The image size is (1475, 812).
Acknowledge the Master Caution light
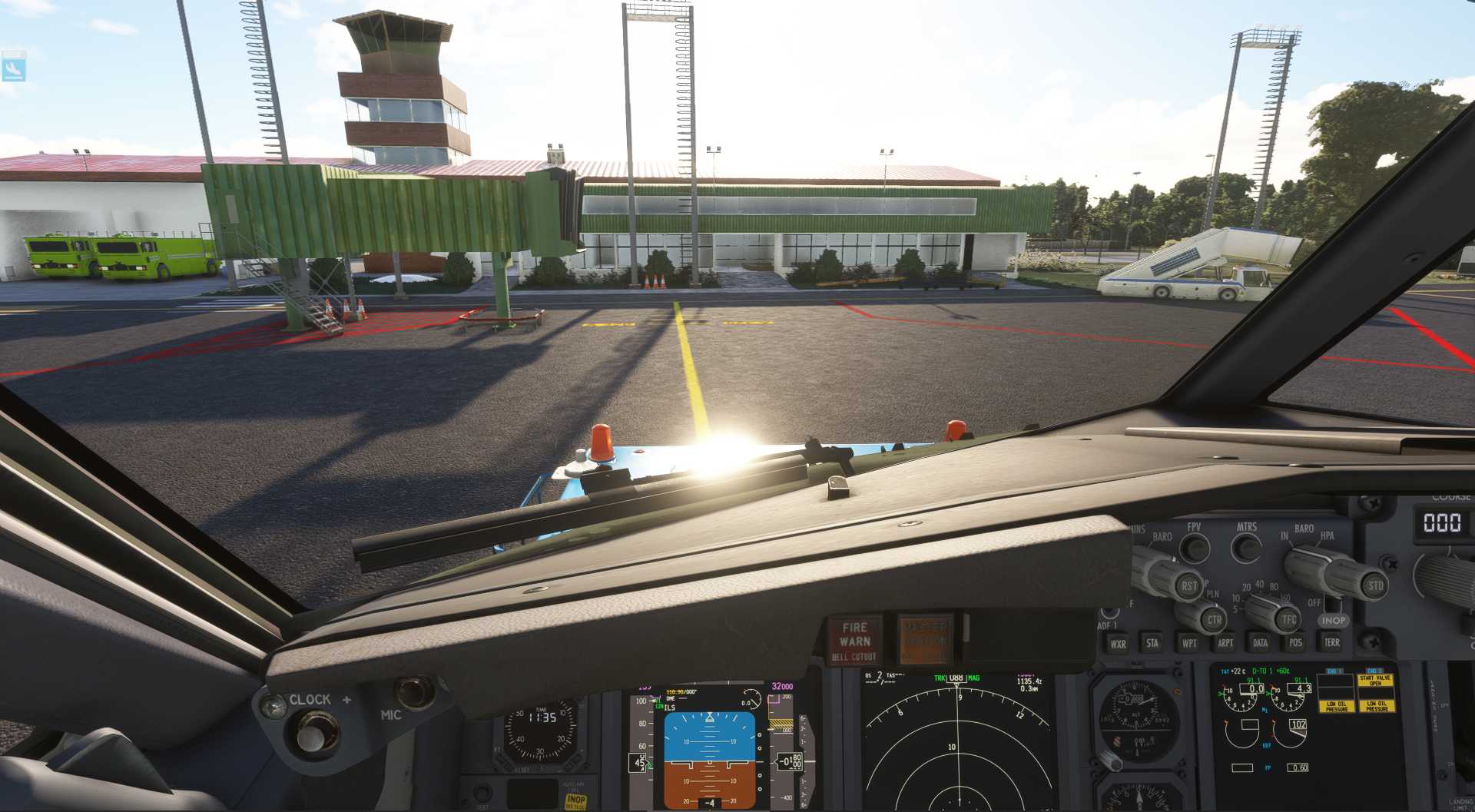[925, 638]
